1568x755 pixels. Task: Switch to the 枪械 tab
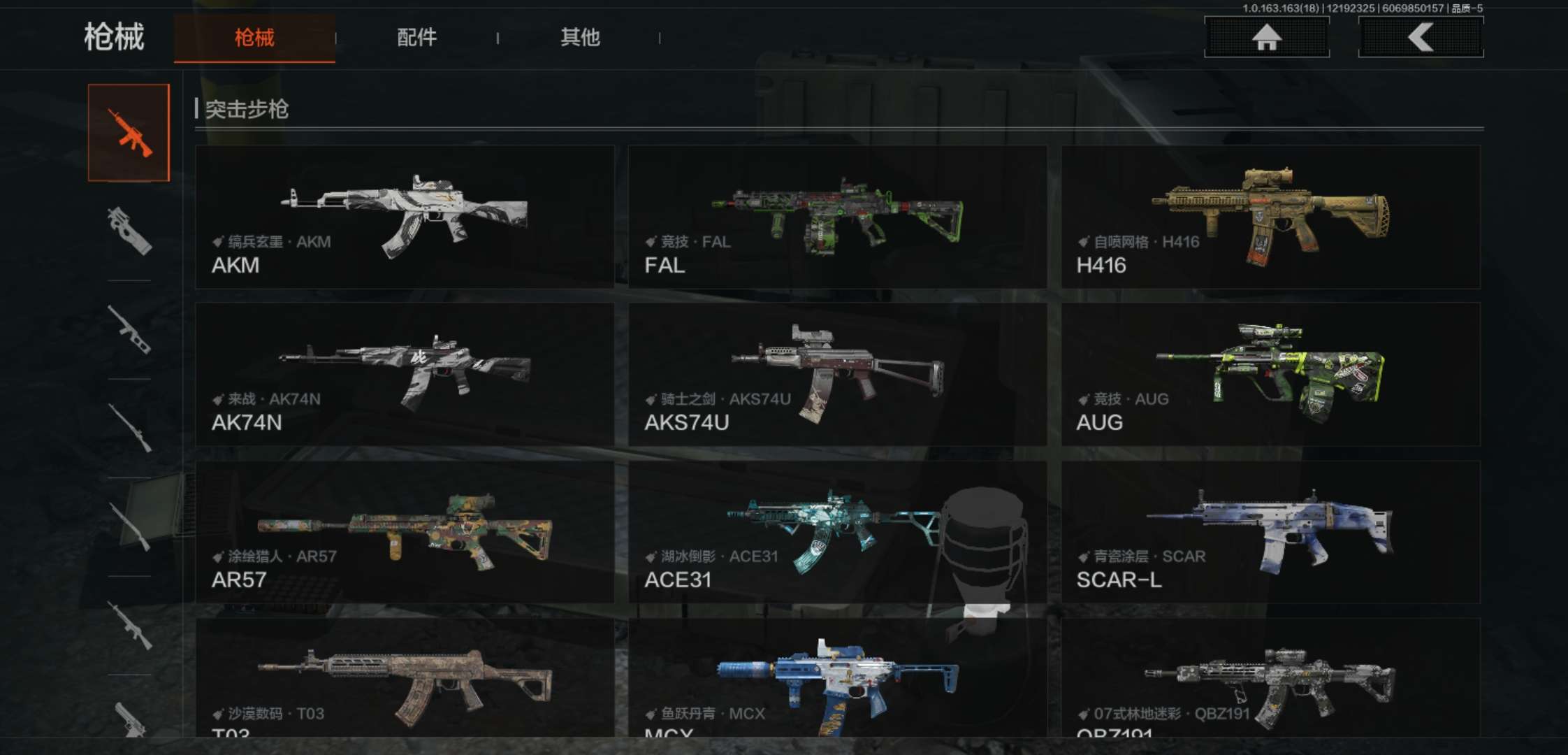[x=254, y=38]
